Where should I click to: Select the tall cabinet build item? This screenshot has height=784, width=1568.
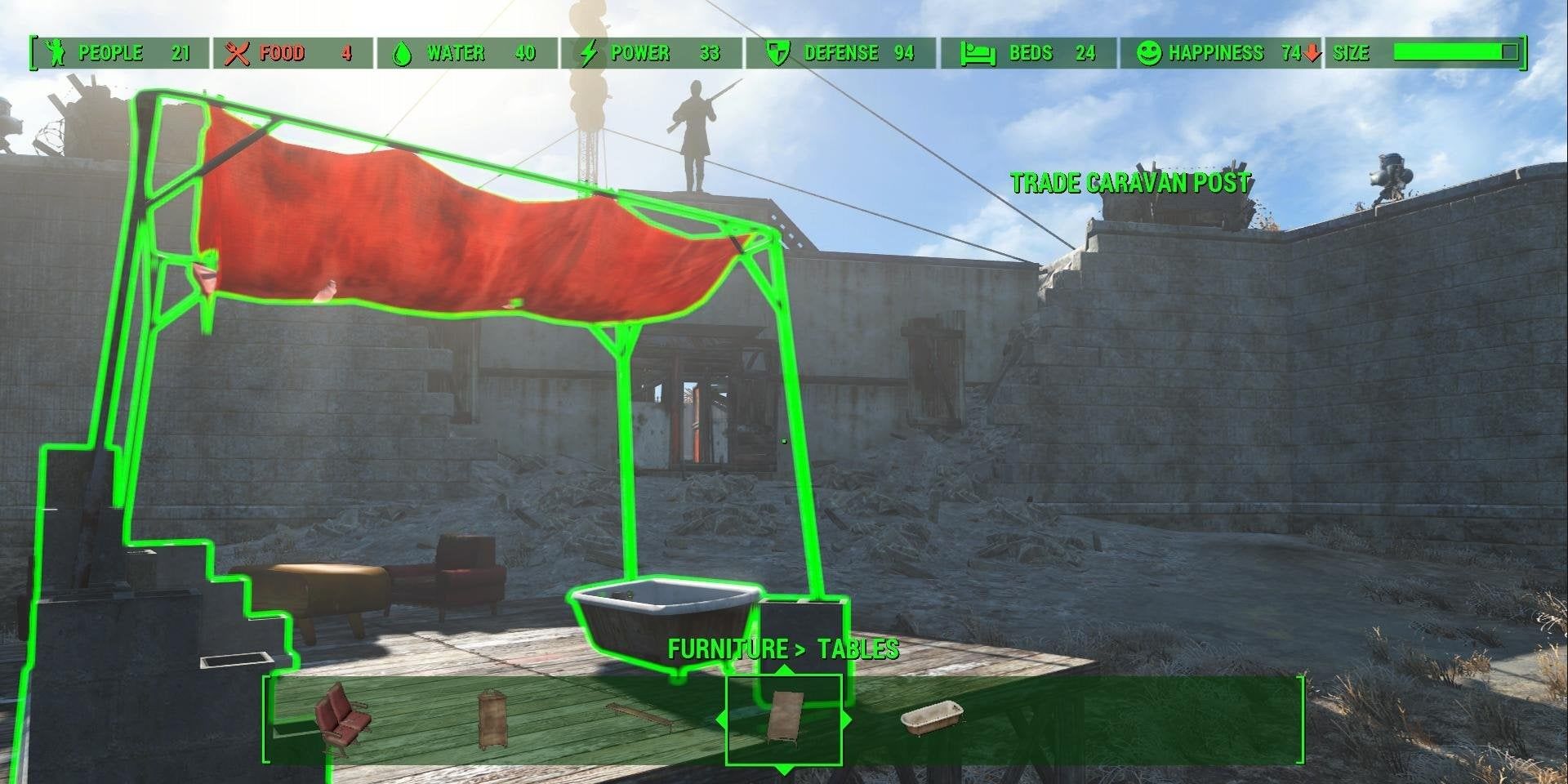pyautogui.click(x=490, y=717)
